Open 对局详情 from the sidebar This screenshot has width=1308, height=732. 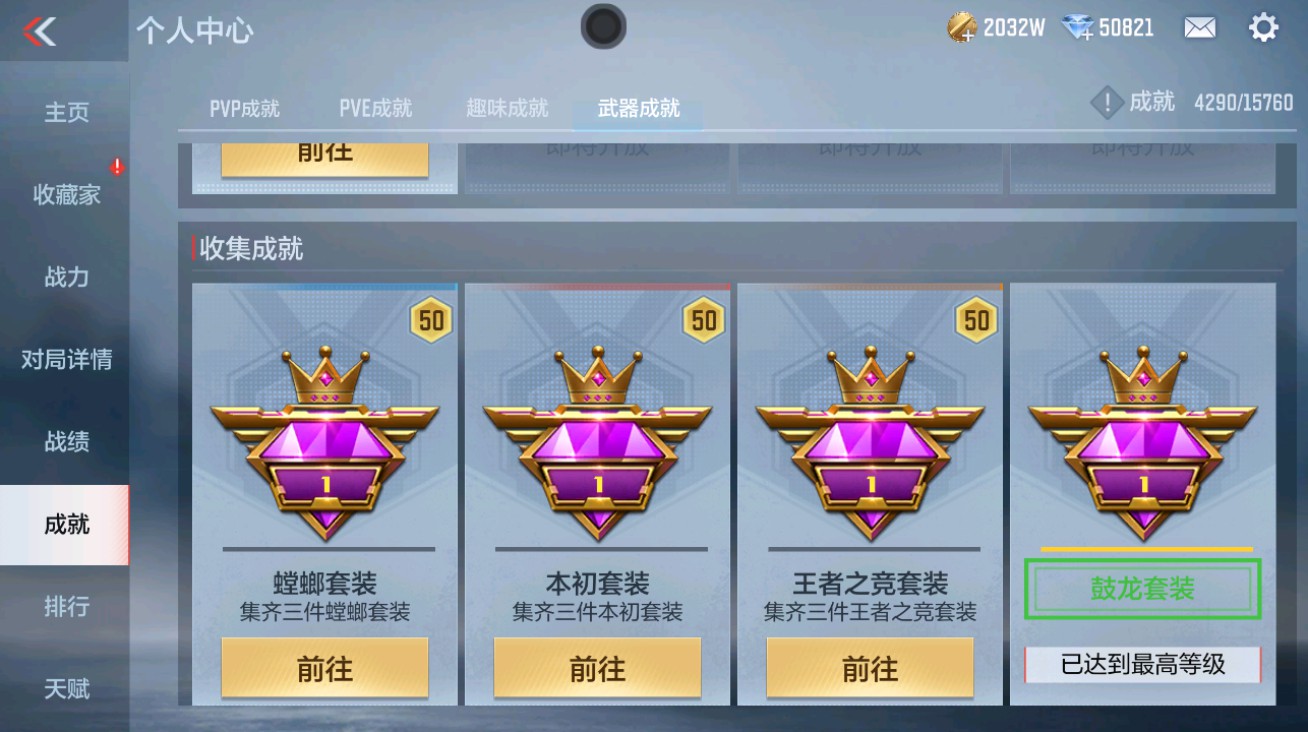[64, 359]
